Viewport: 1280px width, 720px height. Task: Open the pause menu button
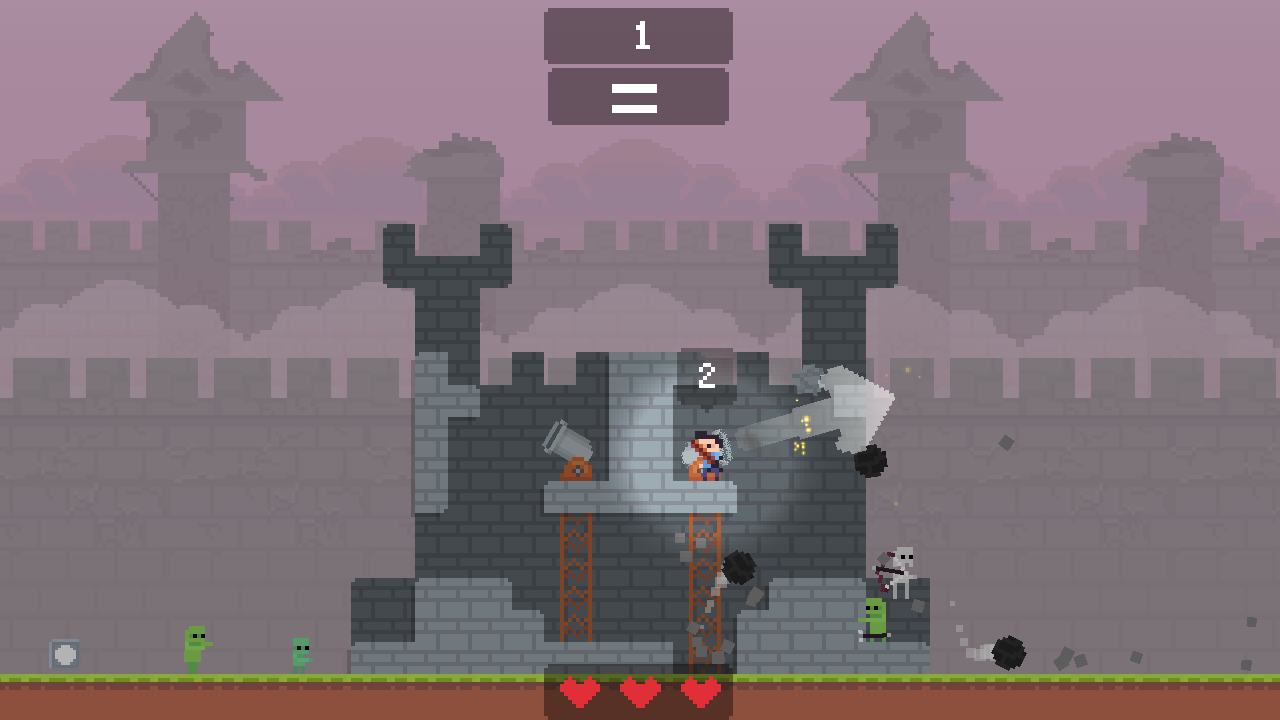pyautogui.click(x=636, y=95)
